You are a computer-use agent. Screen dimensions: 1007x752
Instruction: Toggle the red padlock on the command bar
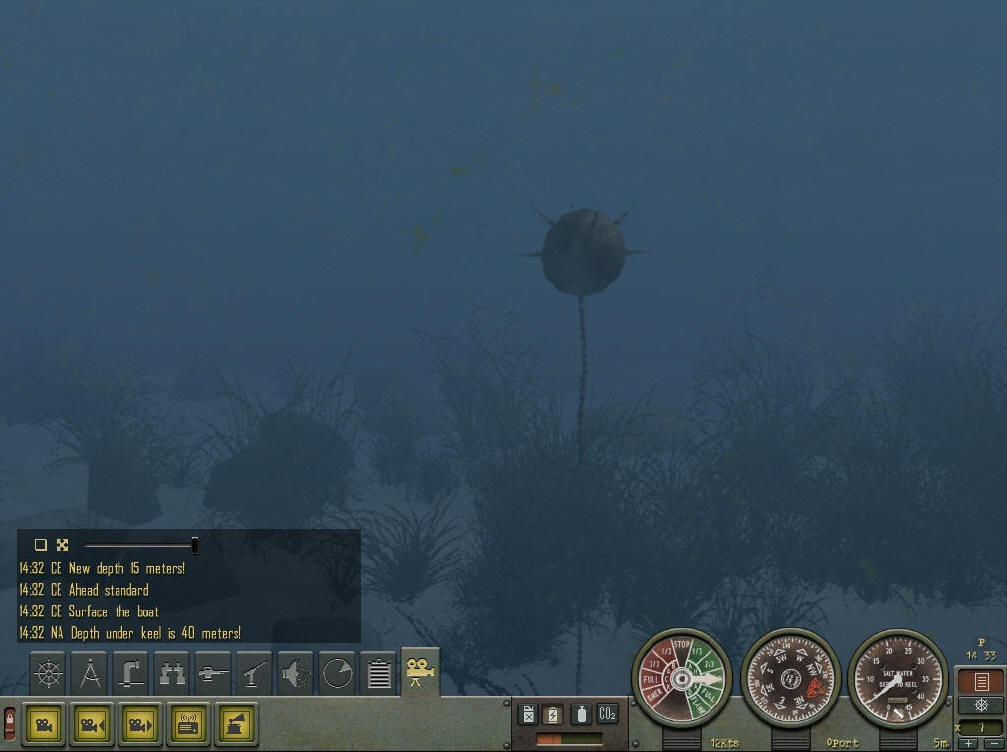10,723
